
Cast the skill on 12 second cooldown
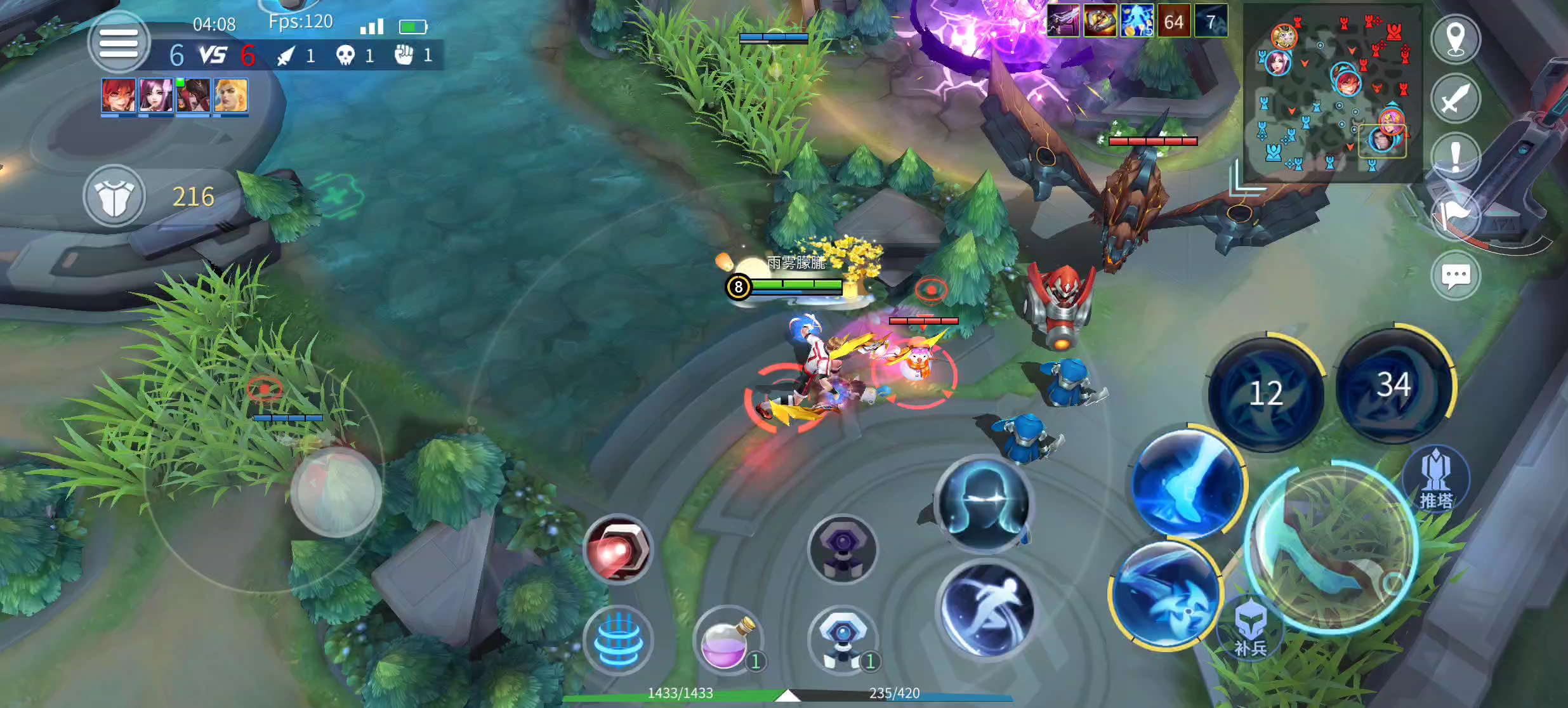pos(1266,393)
